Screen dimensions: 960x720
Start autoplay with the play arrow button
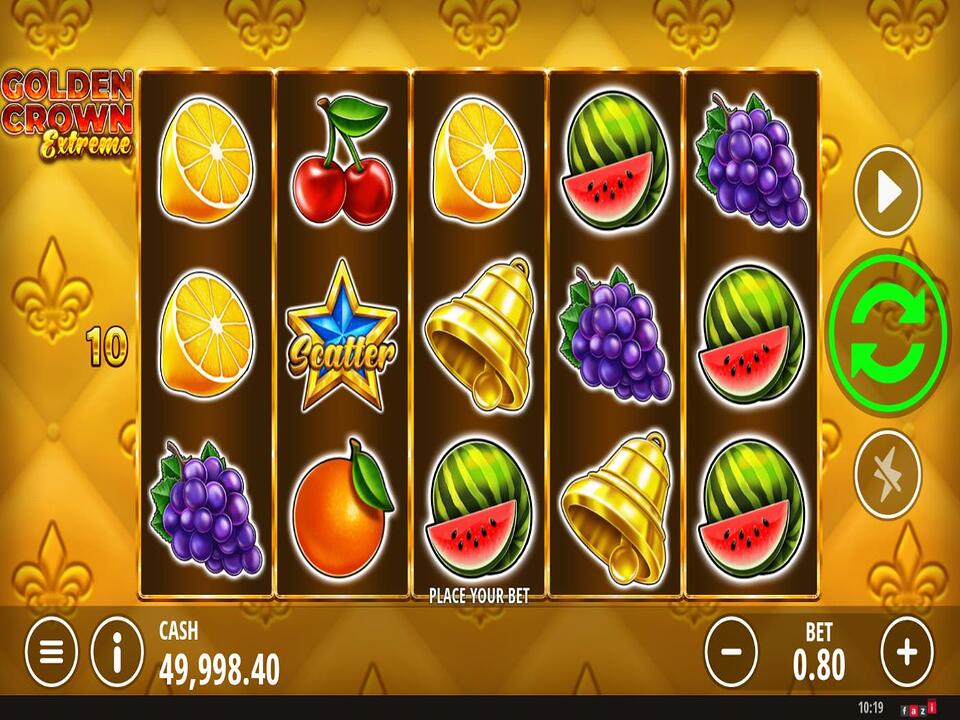(887, 192)
